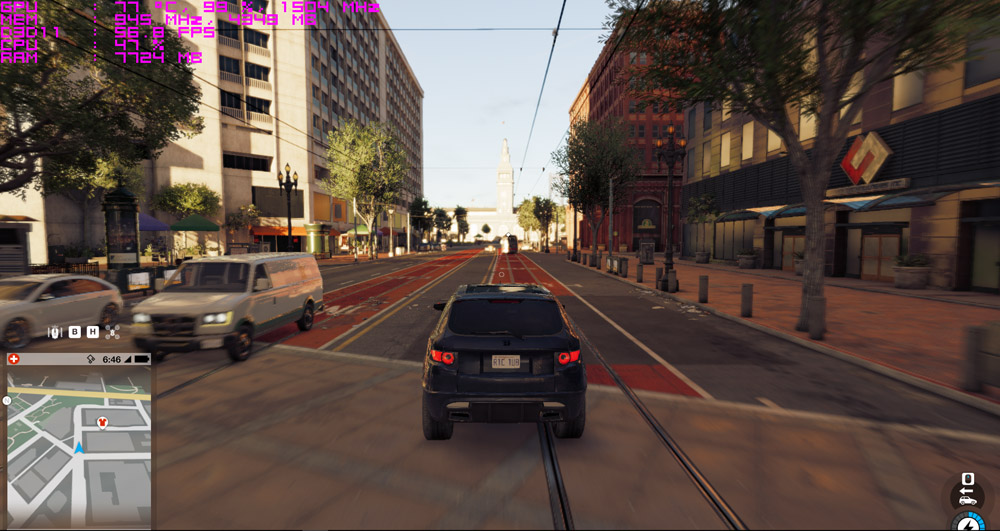
Task: Click the blue player arrow on minimap
Action: [78, 447]
